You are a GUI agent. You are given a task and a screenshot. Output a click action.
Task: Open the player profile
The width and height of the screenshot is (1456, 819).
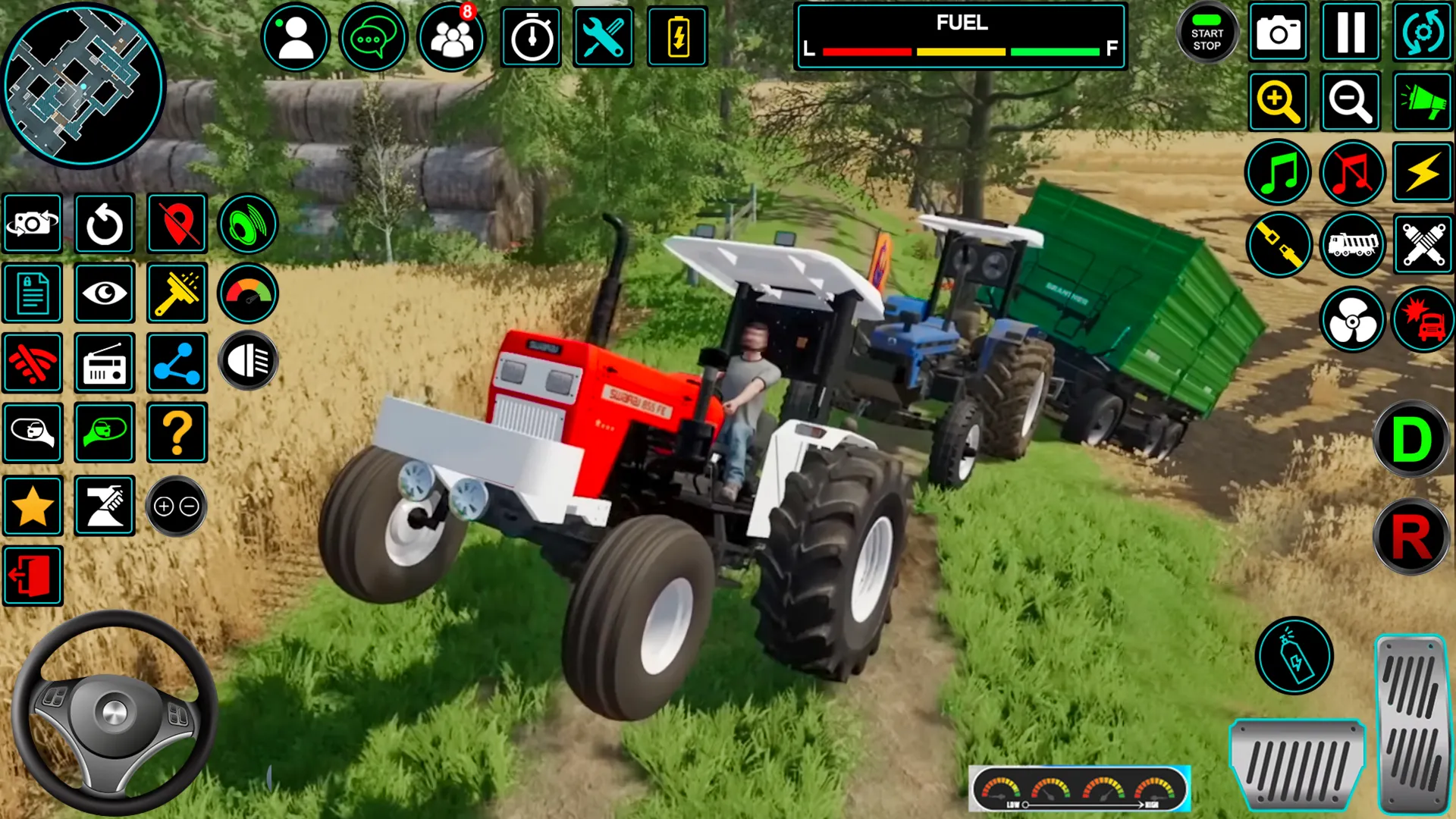tap(296, 33)
